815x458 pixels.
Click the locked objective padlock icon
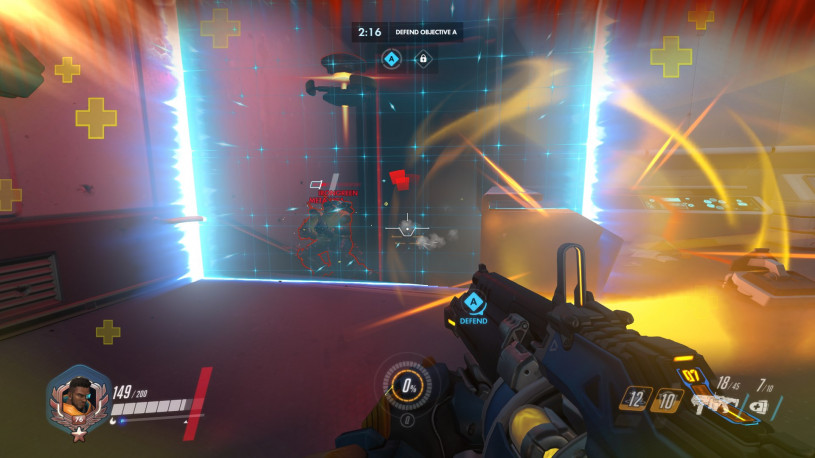tap(422, 60)
